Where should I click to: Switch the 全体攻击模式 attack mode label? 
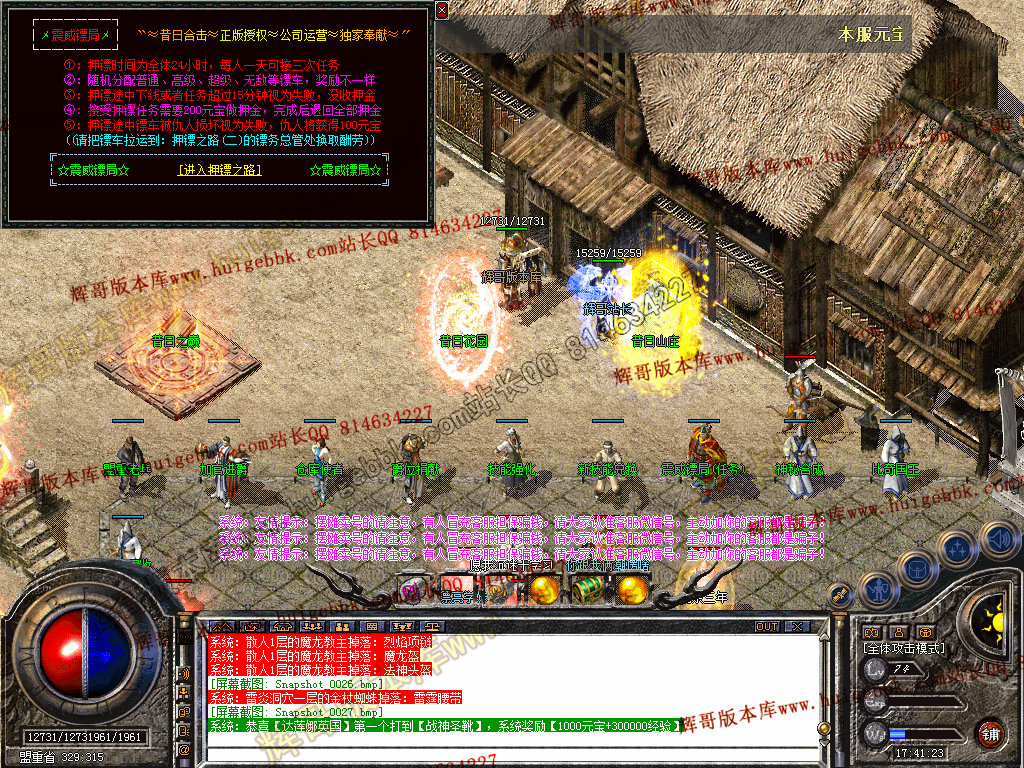[903, 648]
